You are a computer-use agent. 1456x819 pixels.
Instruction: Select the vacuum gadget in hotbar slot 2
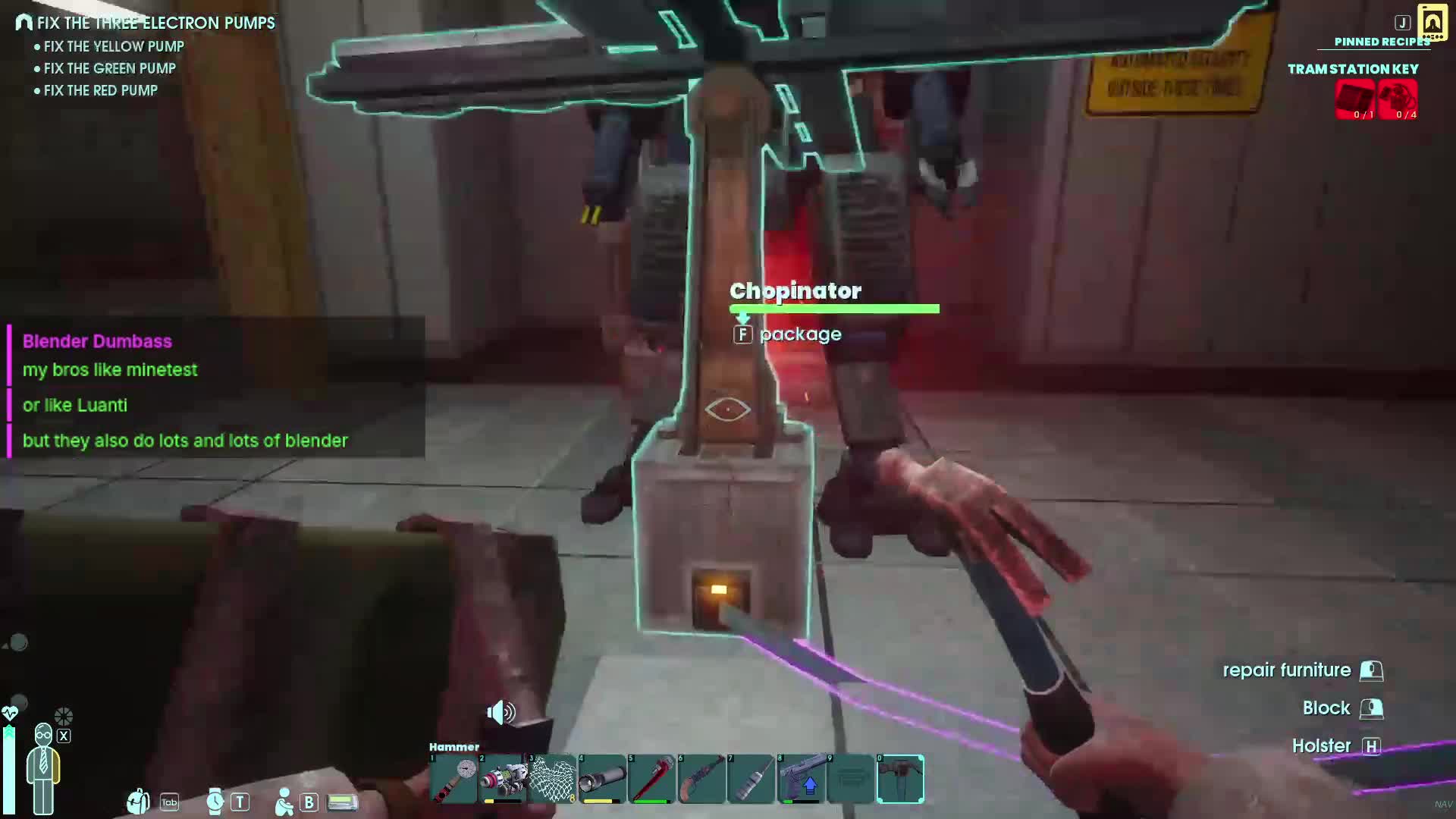pyautogui.click(x=503, y=779)
